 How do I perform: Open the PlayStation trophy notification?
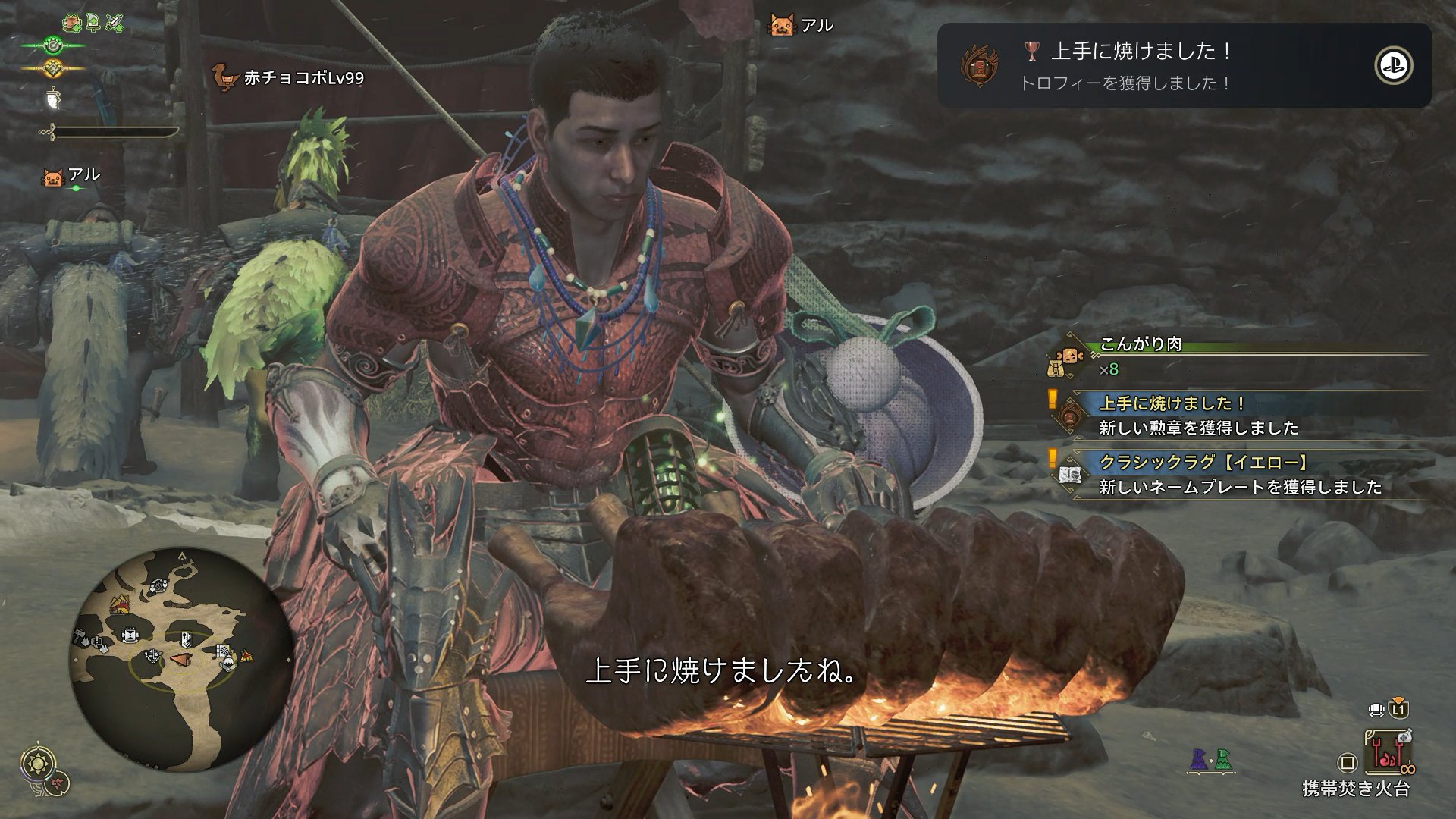1184,65
